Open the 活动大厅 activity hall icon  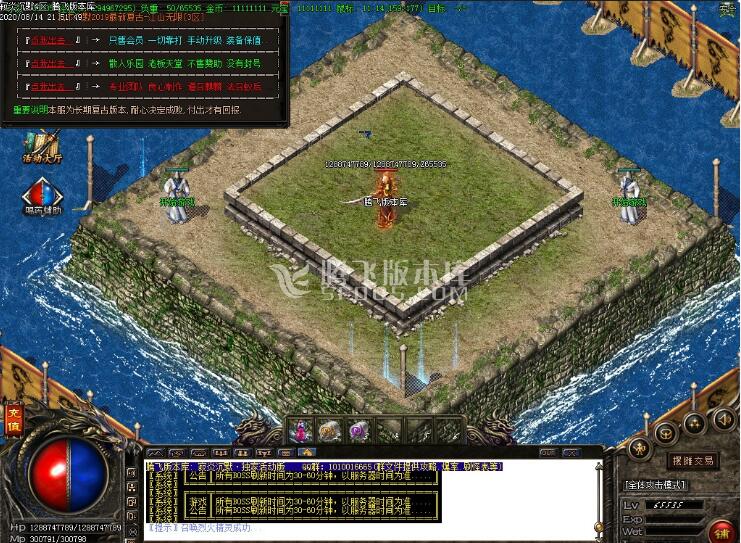43,148
